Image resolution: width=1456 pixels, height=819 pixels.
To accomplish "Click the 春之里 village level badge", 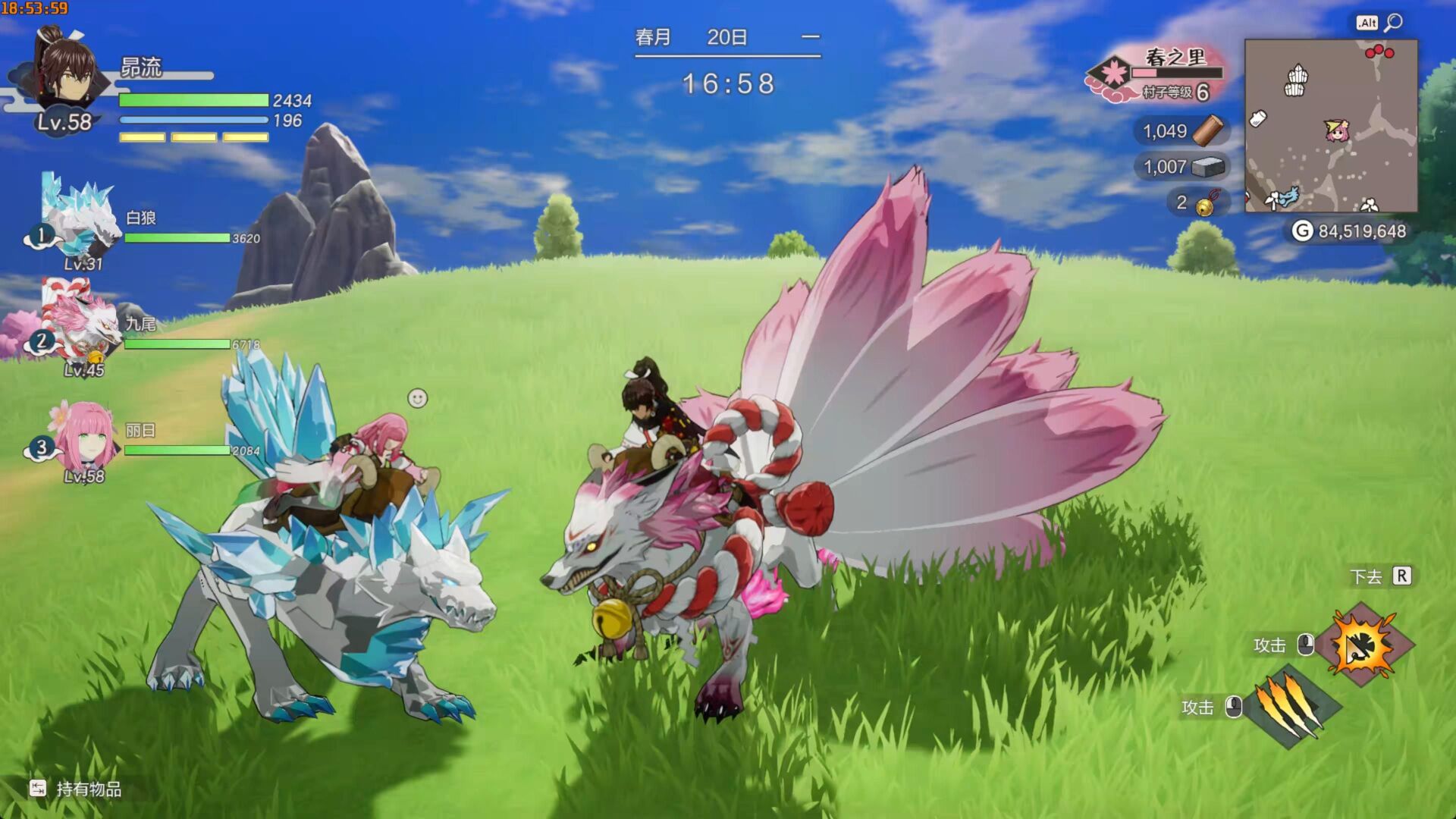I will point(1111,76).
